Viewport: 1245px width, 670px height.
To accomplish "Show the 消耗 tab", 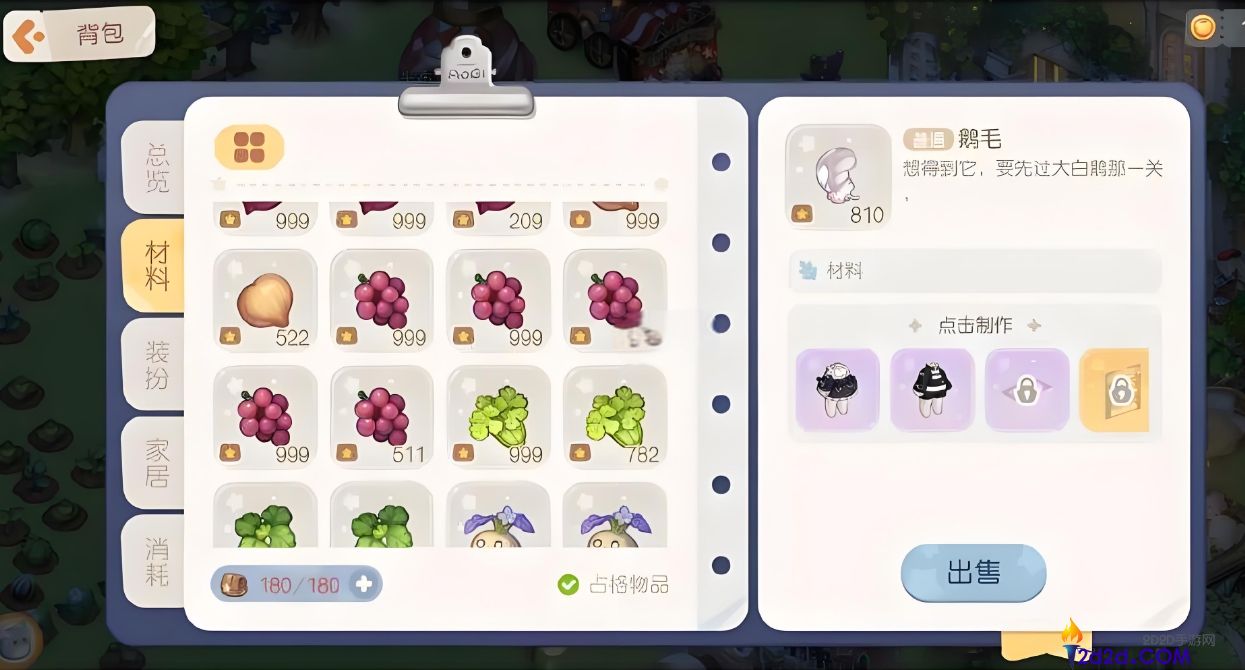I will click(x=157, y=560).
